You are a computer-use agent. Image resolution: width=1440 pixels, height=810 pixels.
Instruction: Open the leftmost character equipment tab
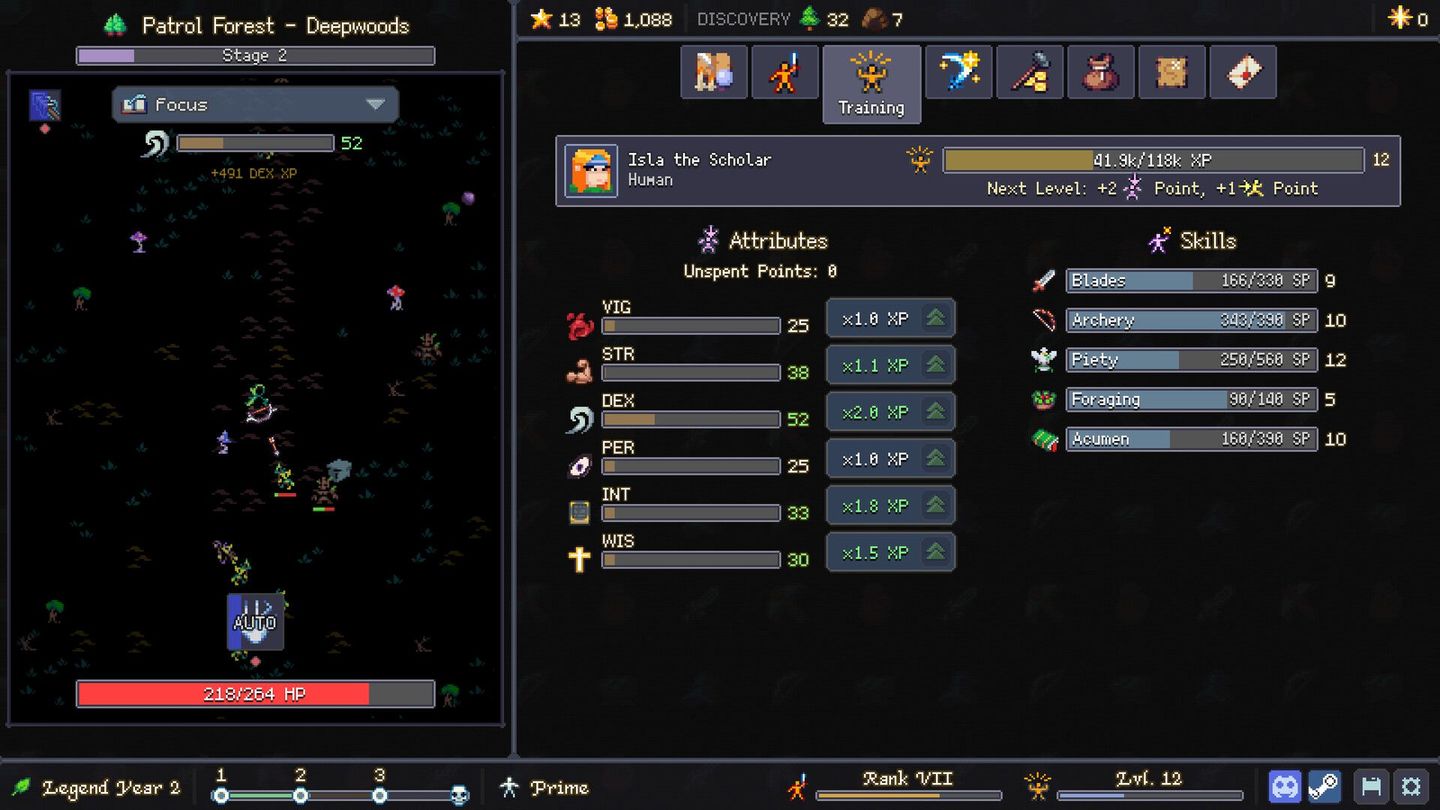click(714, 71)
